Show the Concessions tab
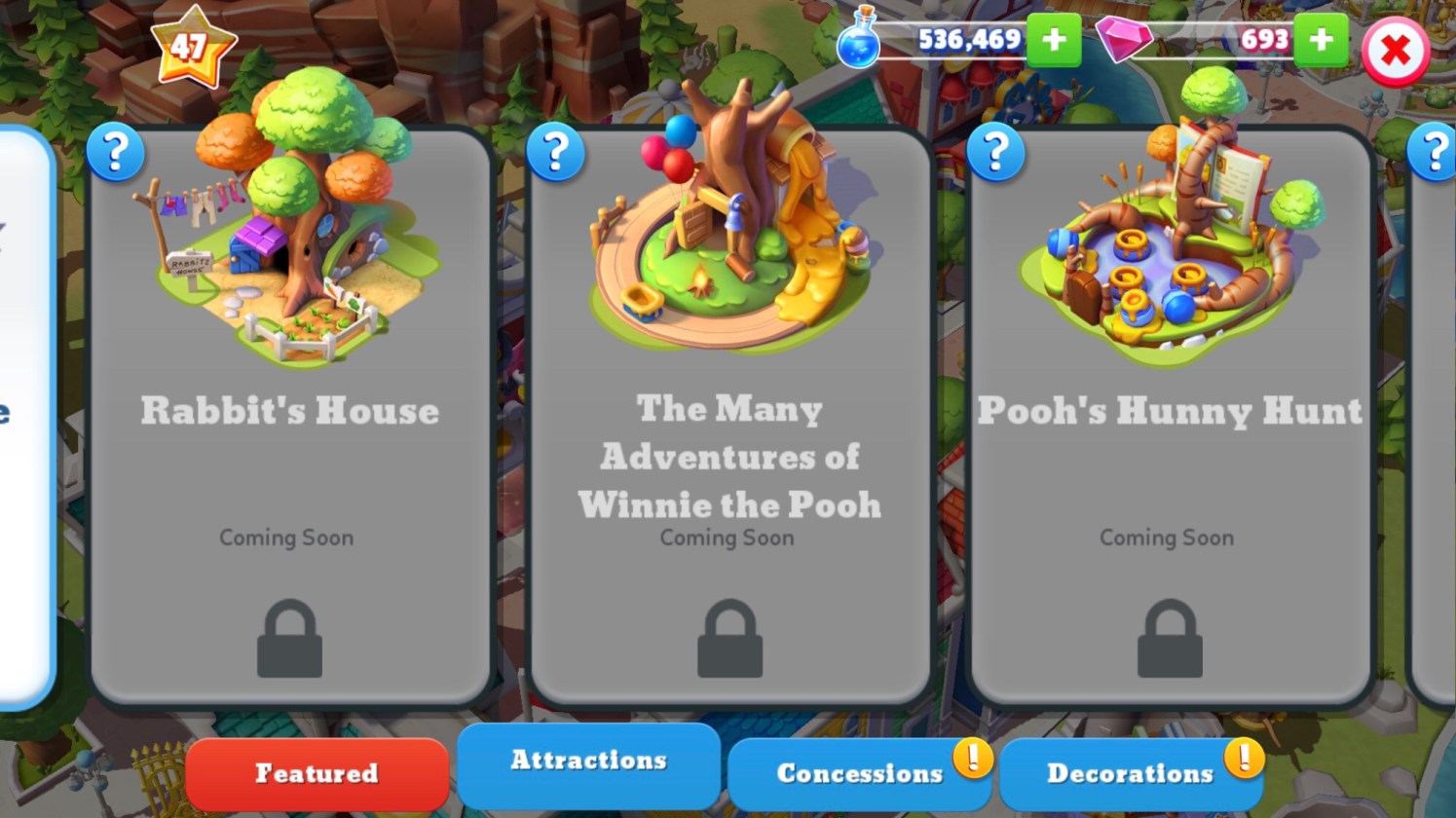 tap(859, 773)
